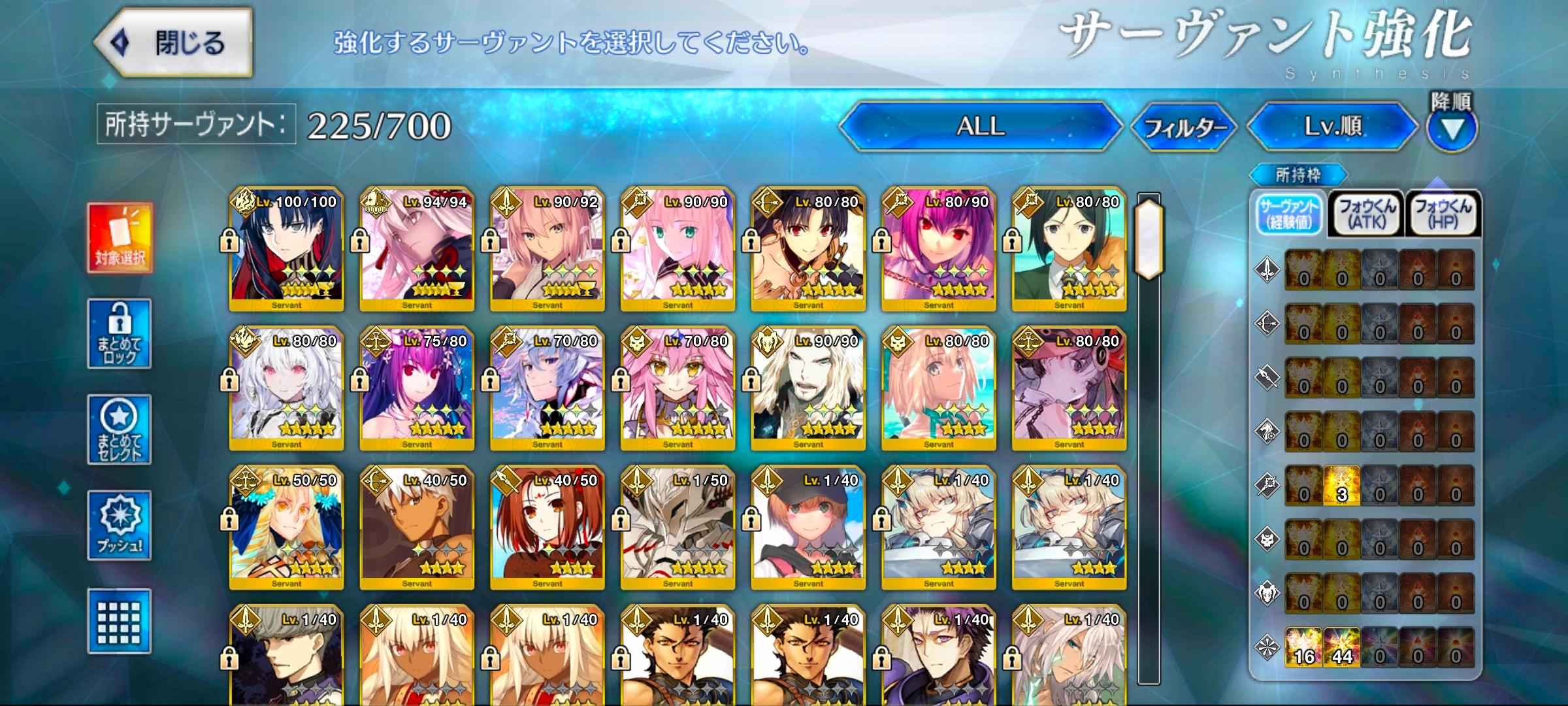Select the Lv. 94/94 servant card
The width and height of the screenshot is (1568, 706).
point(417,248)
